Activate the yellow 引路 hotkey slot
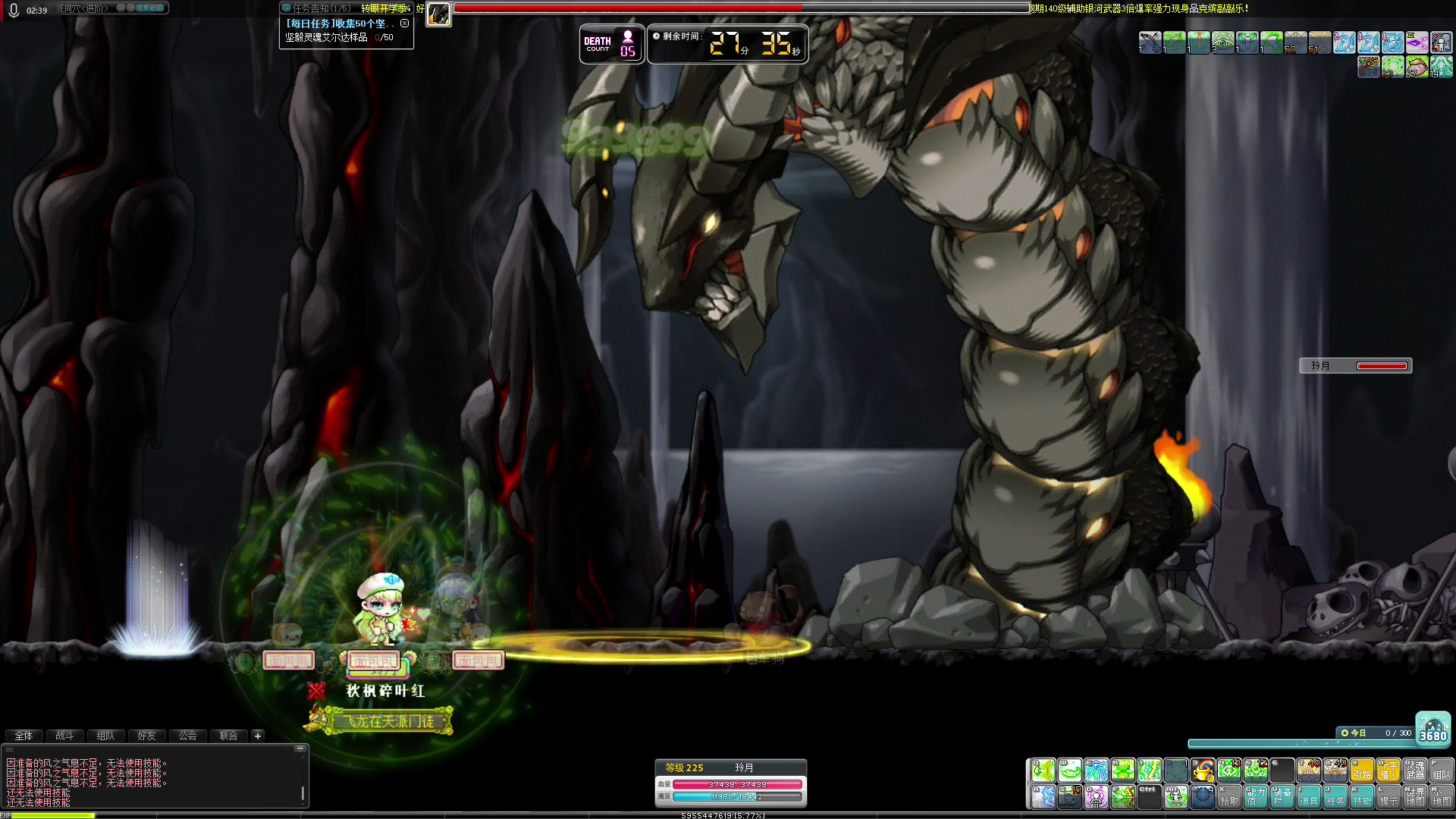Viewport: 1456px width, 819px height. click(x=1362, y=770)
